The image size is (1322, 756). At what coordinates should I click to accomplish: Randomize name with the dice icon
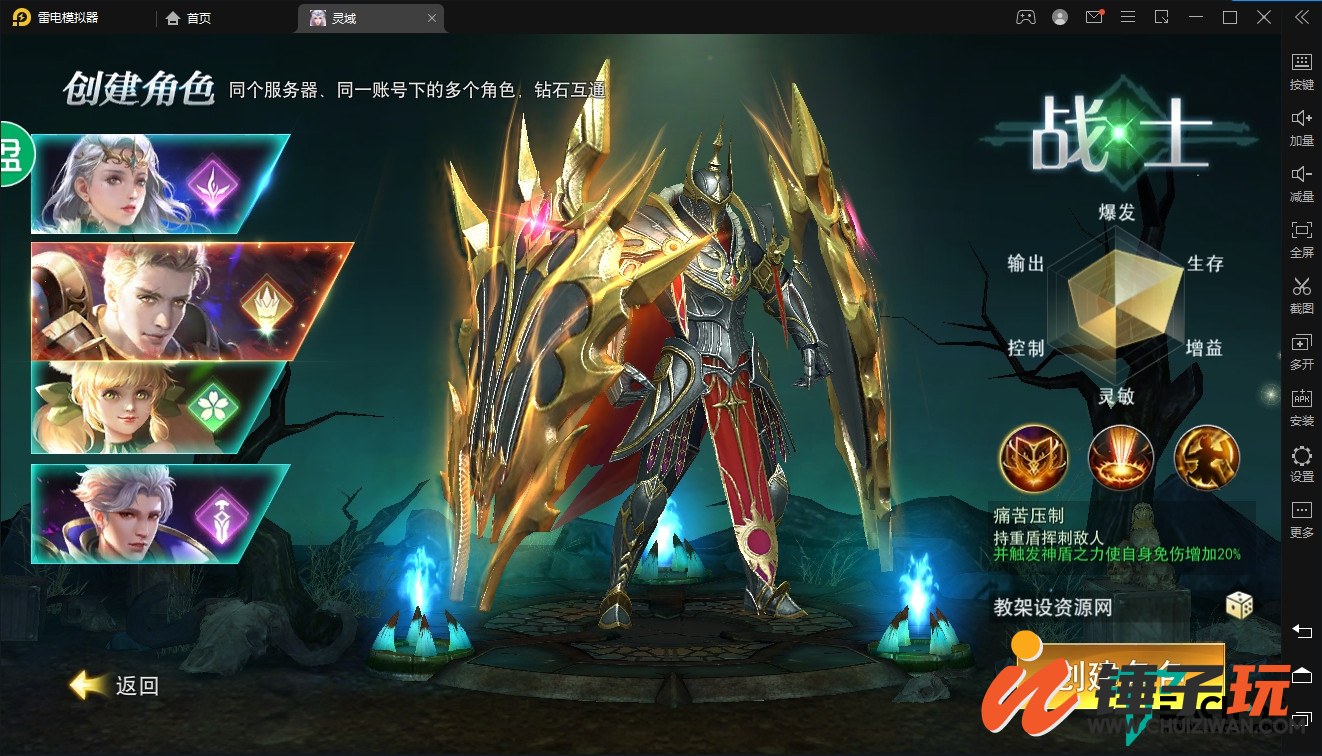tap(1239, 605)
